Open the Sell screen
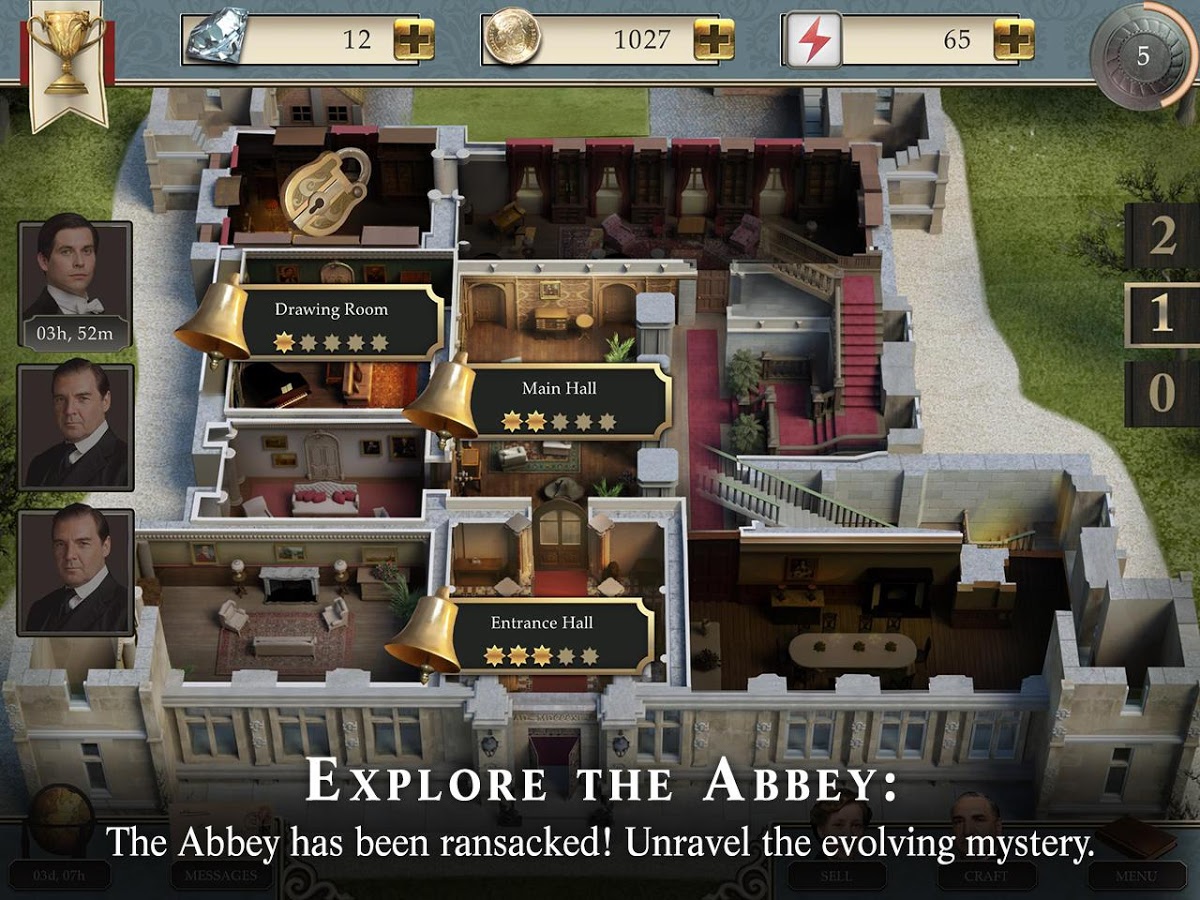Image resolution: width=1200 pixels, height=900 pixels. 836,875
